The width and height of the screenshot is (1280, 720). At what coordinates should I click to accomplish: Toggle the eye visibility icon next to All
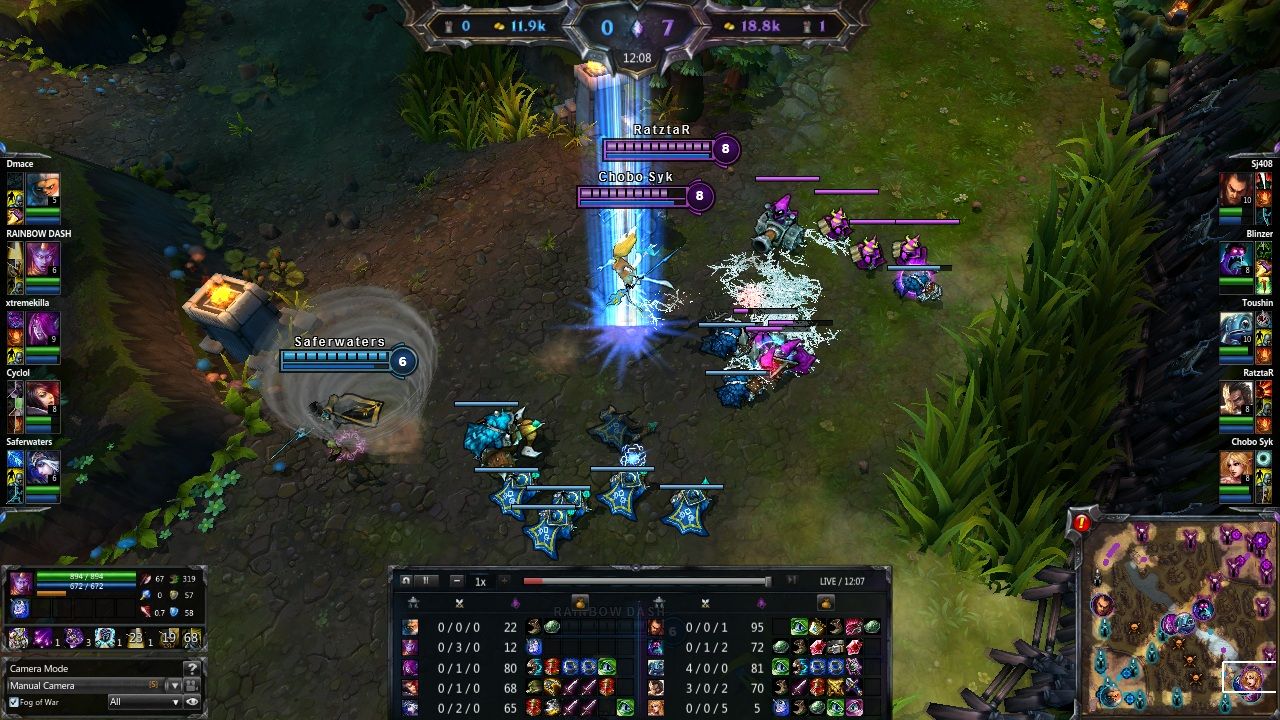[193, 703]
